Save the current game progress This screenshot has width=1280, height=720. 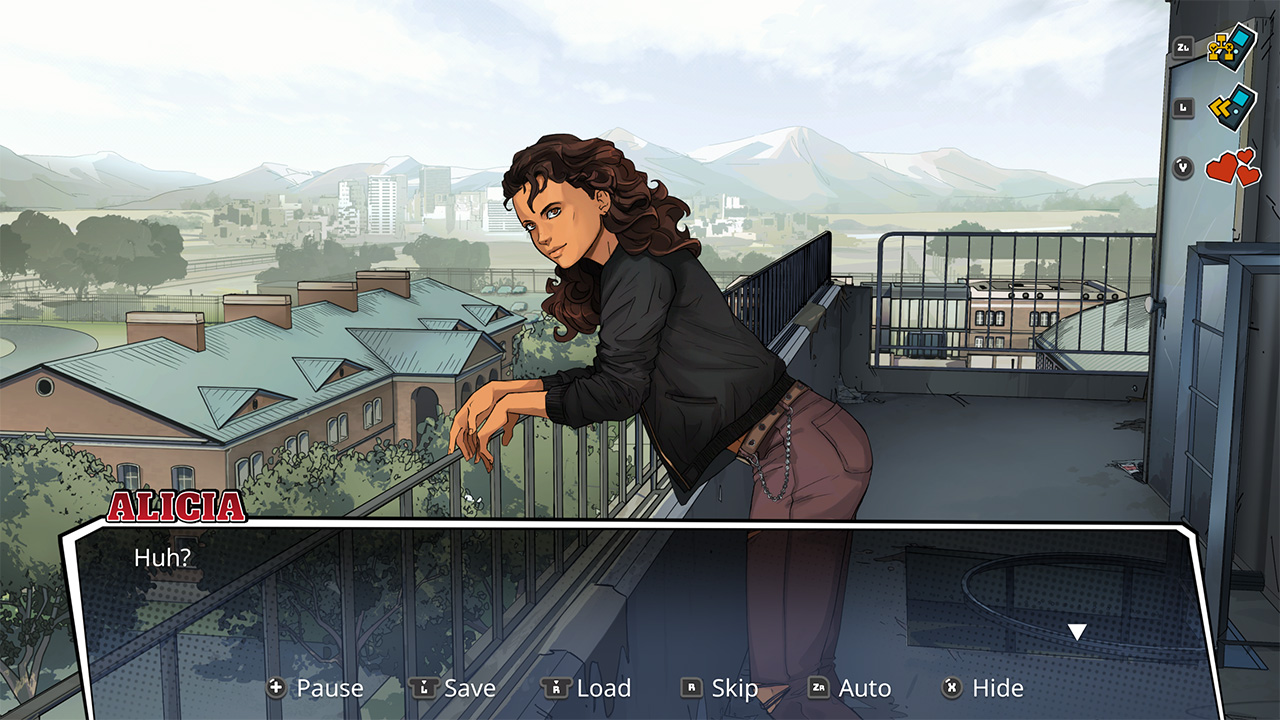pyautogui.click(x=471, y=688)
